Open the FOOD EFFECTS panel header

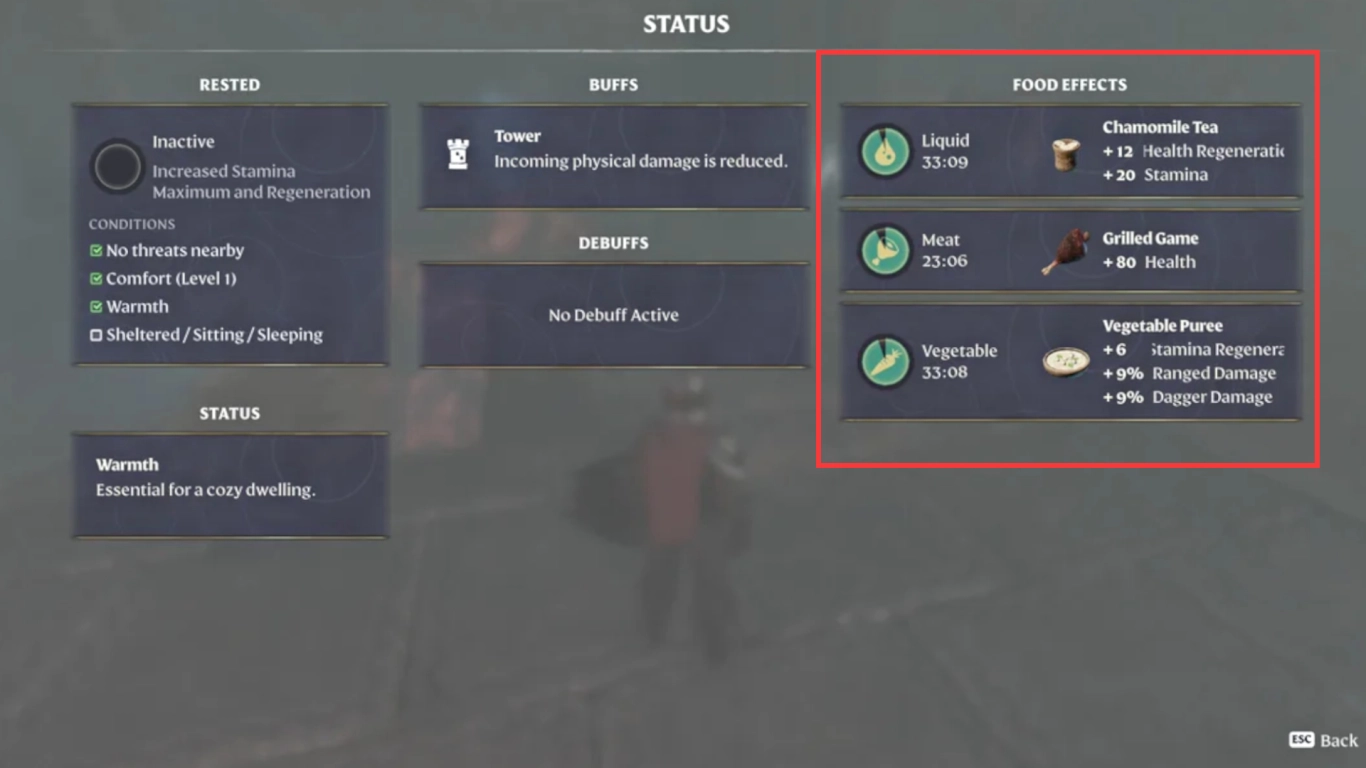coord(1069,85)
